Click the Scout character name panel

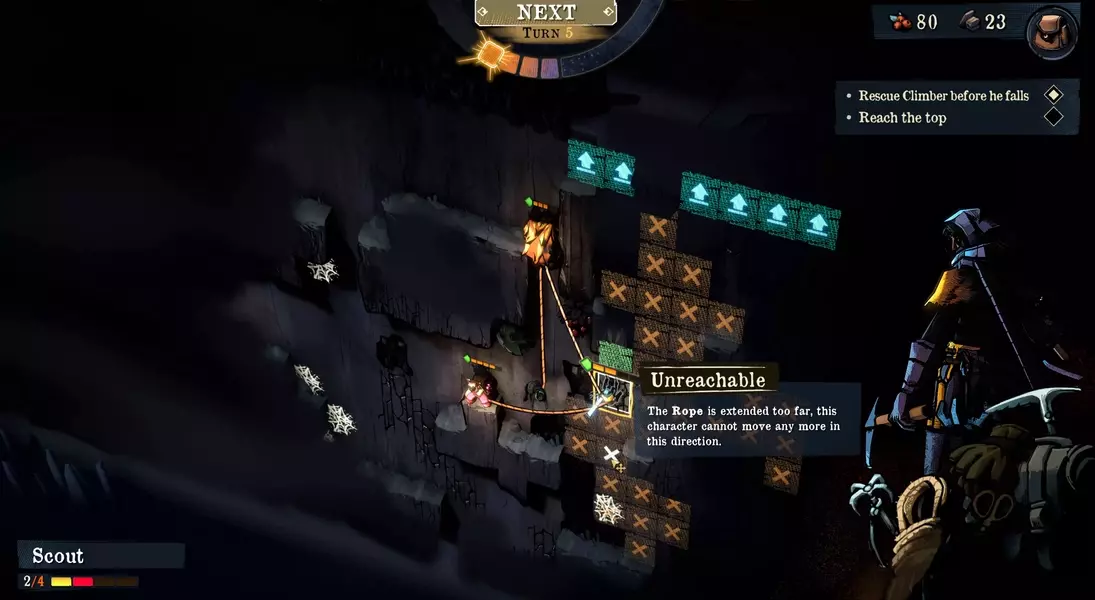pos(100,556)
